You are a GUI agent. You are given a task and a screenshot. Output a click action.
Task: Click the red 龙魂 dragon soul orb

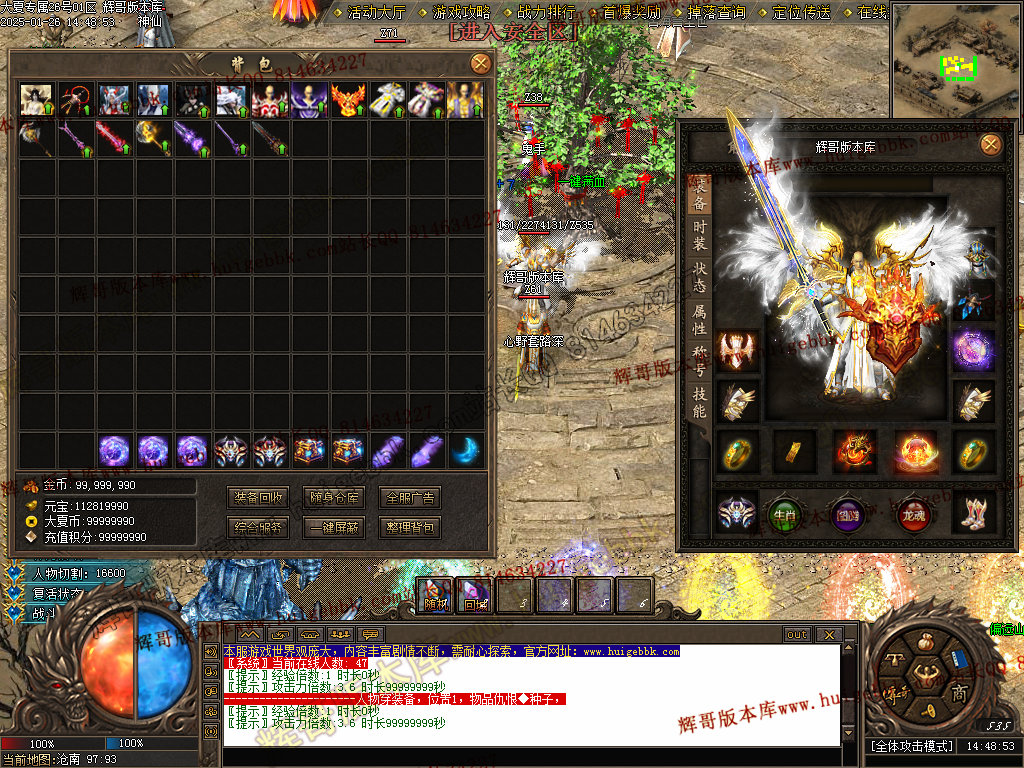click(913, 513)
